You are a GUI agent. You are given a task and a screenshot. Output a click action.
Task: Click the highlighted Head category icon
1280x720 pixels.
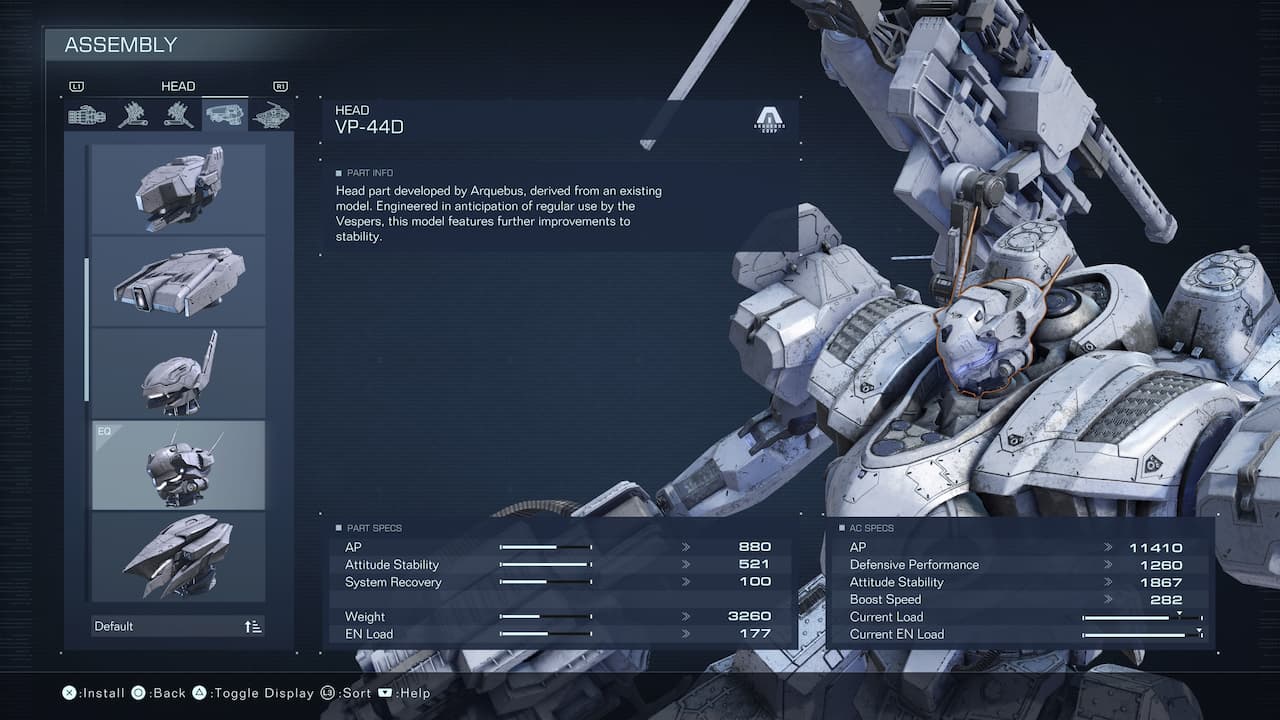[x=223, y=114]
